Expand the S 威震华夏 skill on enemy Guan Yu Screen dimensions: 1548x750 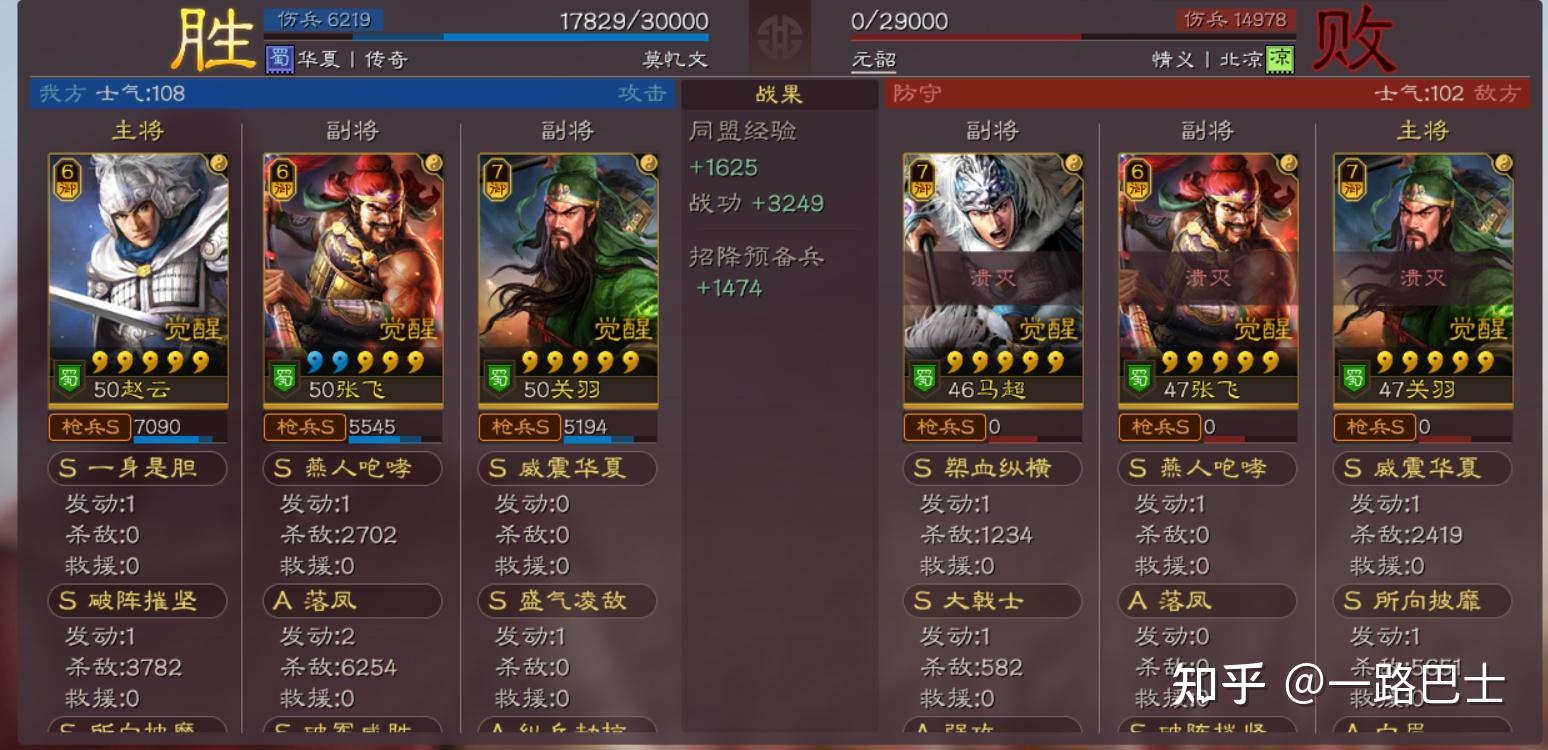pos(1422,468)
